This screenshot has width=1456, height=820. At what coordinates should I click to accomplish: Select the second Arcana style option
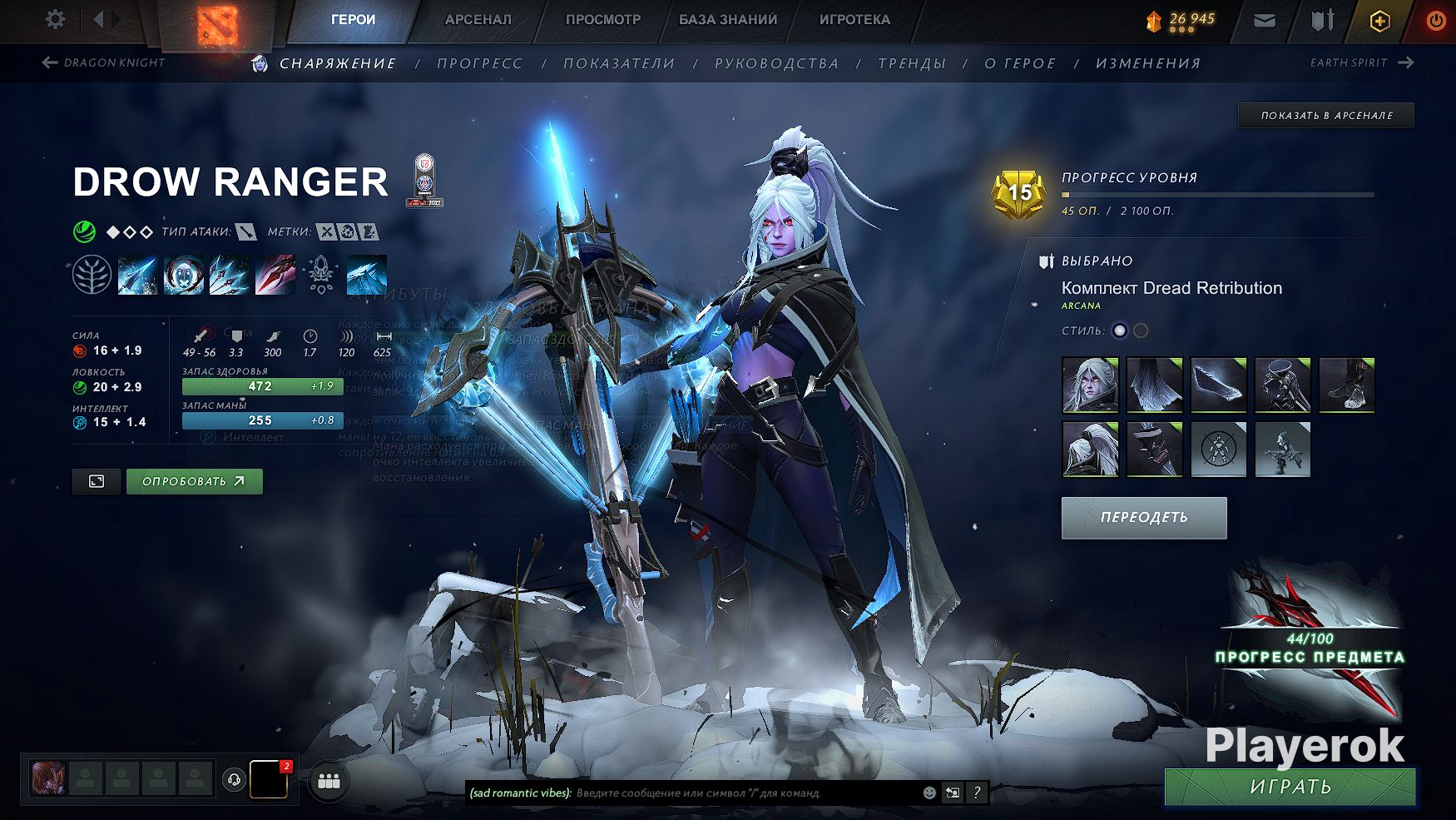tap(1141, 330)
